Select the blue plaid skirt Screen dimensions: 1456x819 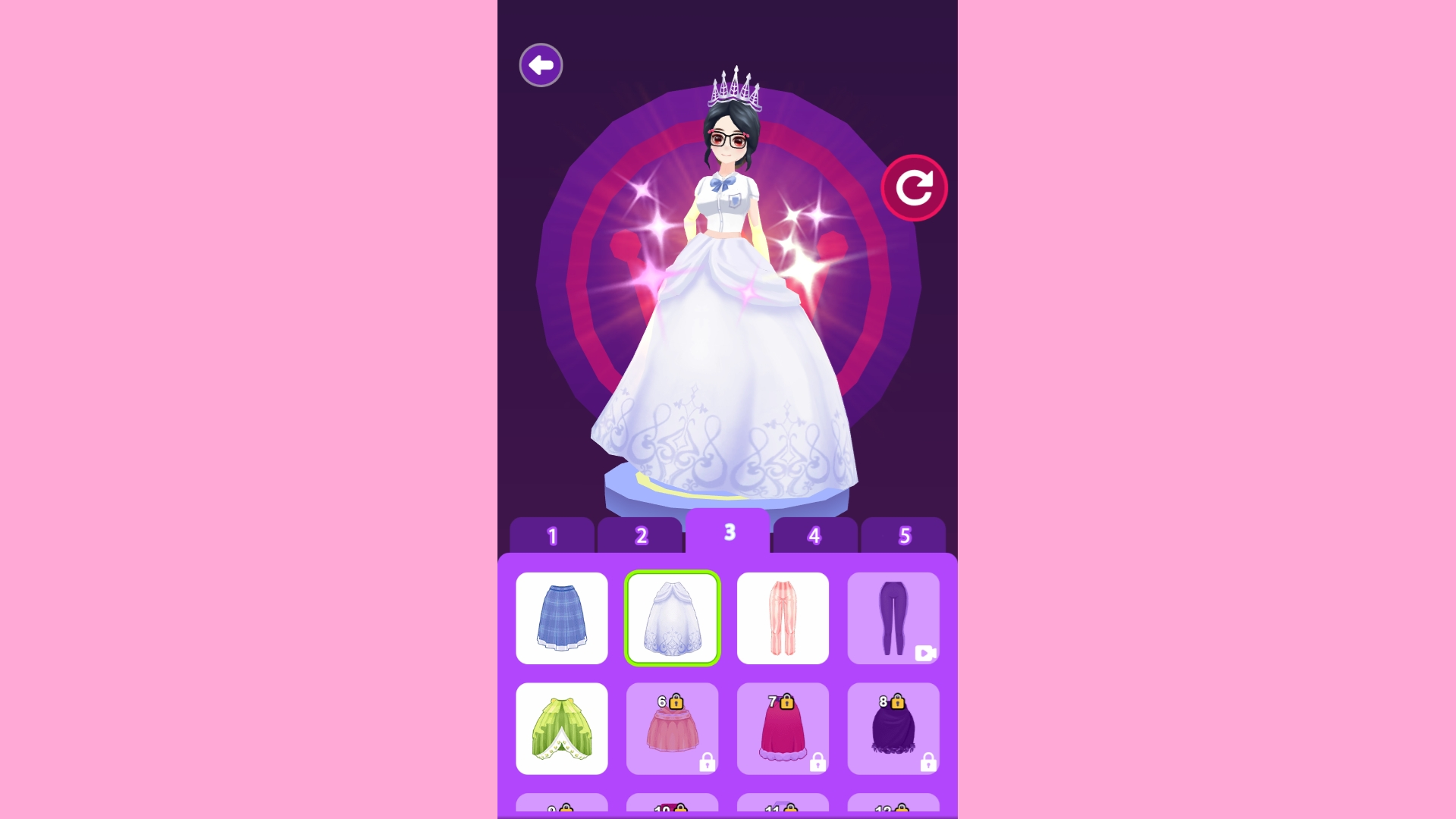pyautogui.click(x=562, y=618)
